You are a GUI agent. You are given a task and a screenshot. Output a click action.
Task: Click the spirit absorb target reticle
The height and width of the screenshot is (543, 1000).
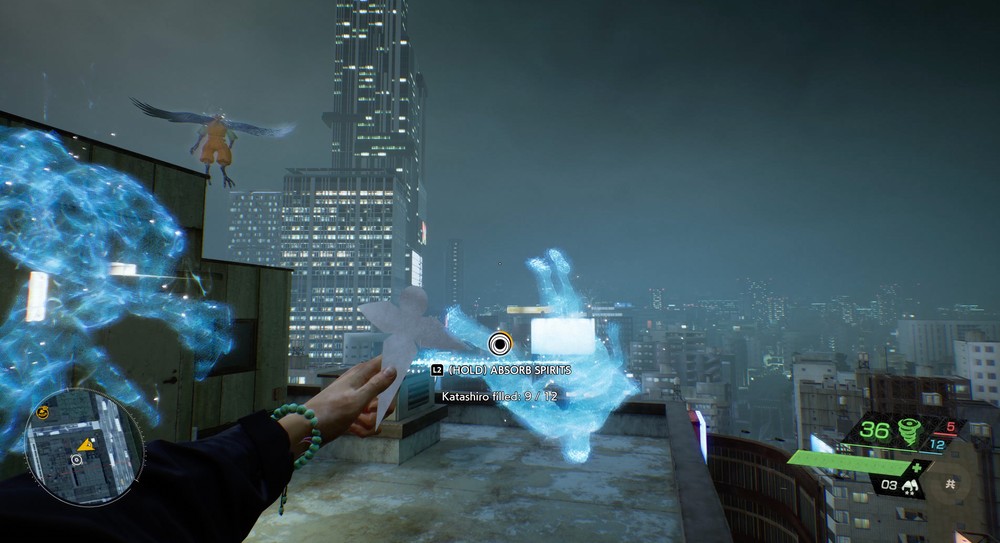point(499,345)
